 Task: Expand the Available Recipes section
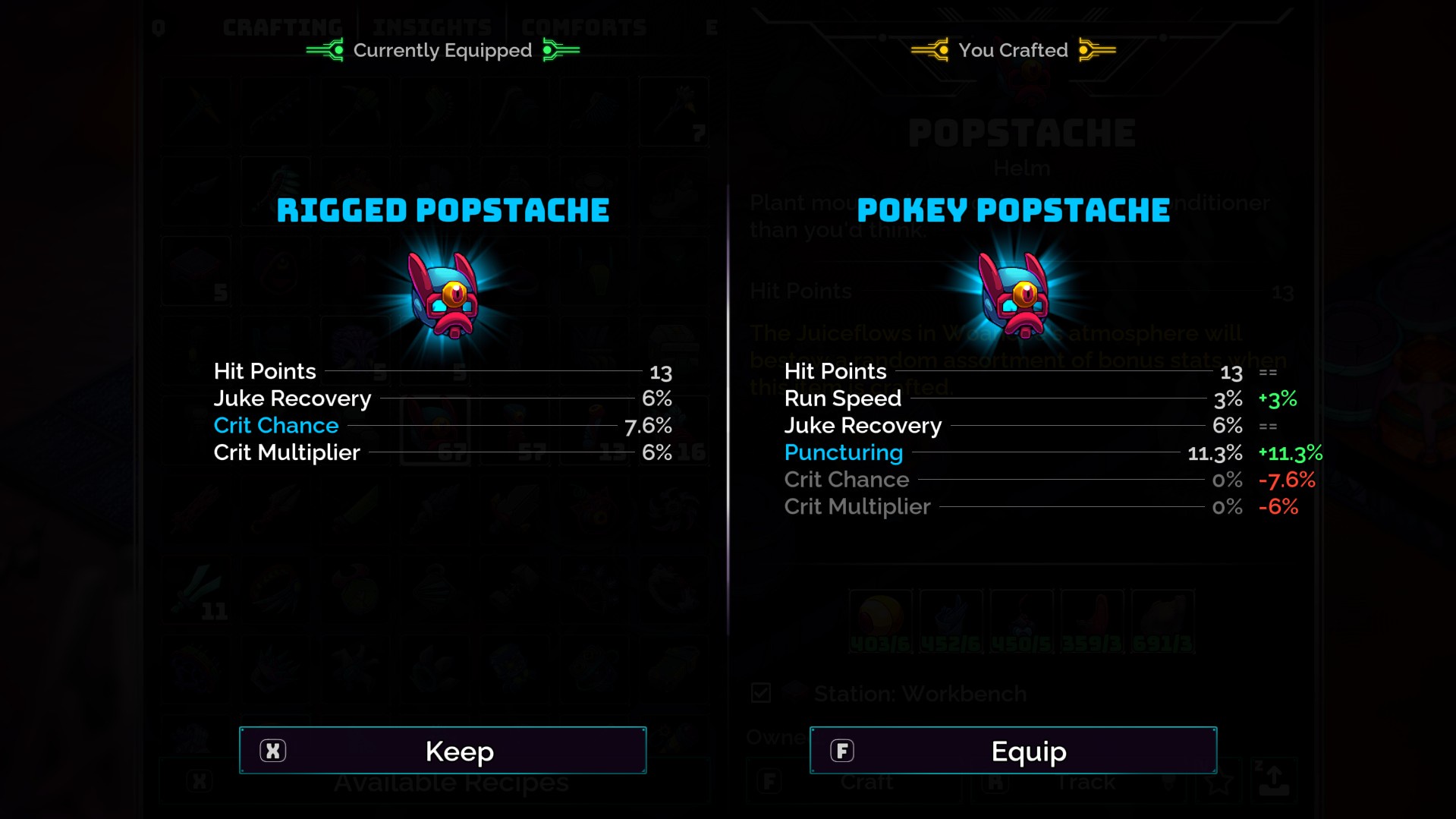click(x=451, y=781)
